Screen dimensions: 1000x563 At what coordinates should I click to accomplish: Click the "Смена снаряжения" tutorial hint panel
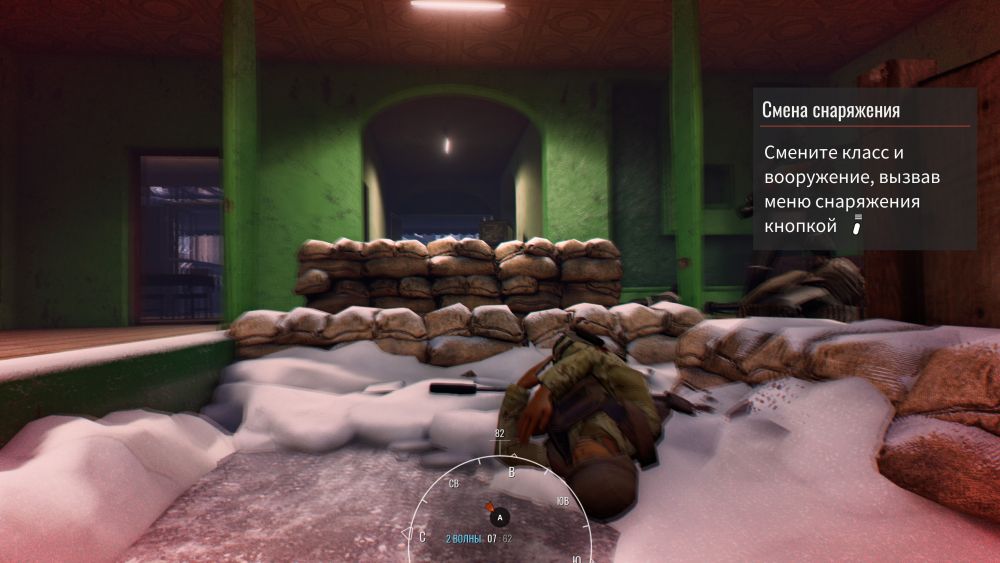click(x=864, y=168)
